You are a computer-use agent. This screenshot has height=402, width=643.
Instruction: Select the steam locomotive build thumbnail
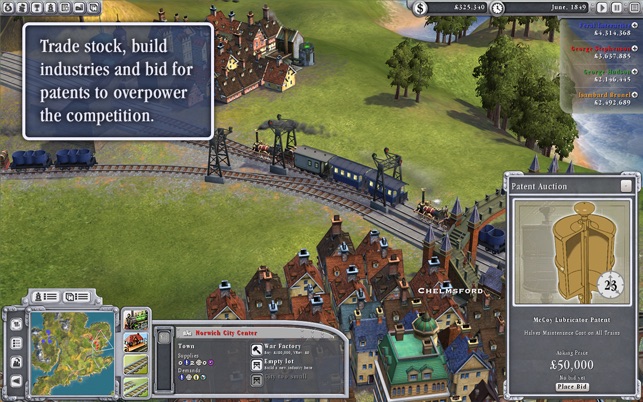pos(135,322)
